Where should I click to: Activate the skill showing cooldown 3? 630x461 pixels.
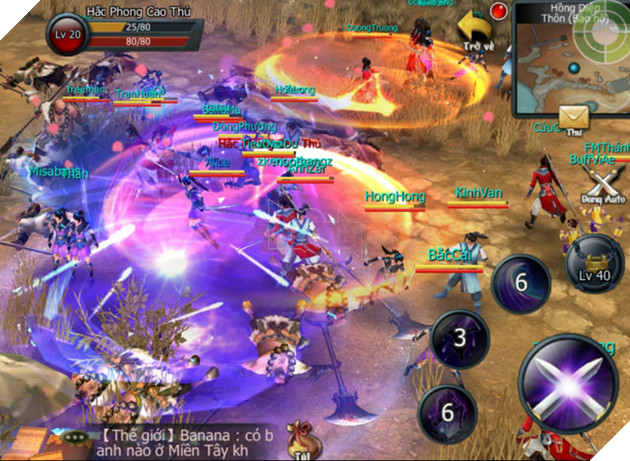[459, 338]
